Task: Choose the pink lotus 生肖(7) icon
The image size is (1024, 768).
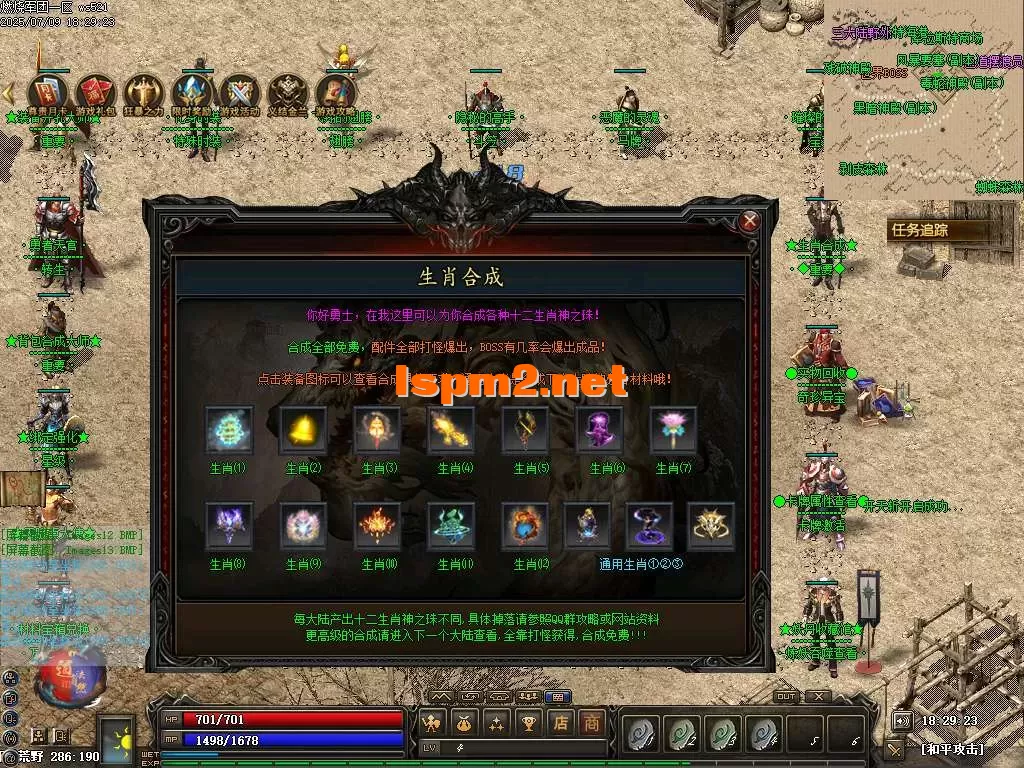Action: click(673, 430)
